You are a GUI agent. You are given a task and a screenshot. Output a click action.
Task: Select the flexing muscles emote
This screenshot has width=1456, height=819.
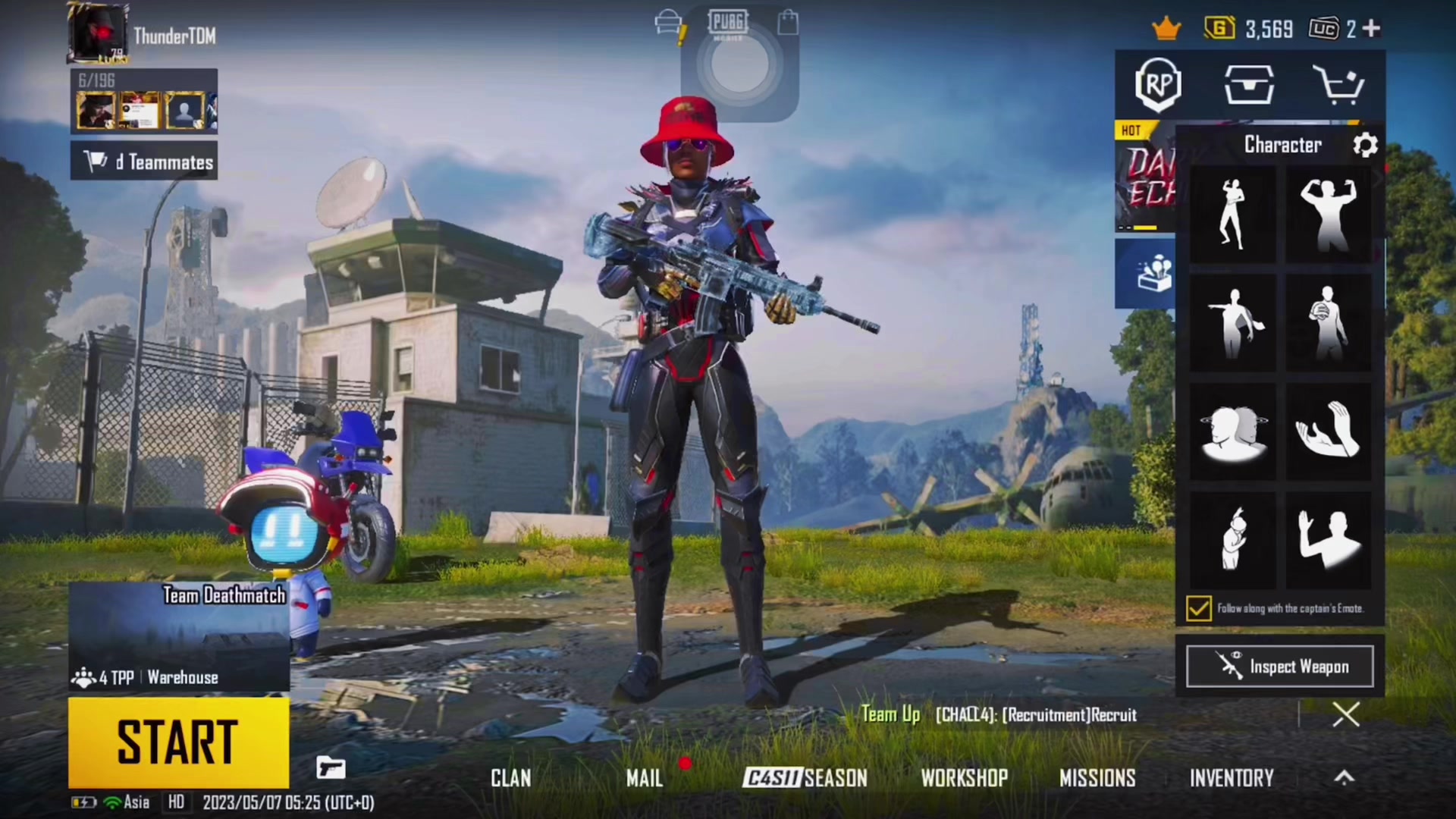(1328, 215)
